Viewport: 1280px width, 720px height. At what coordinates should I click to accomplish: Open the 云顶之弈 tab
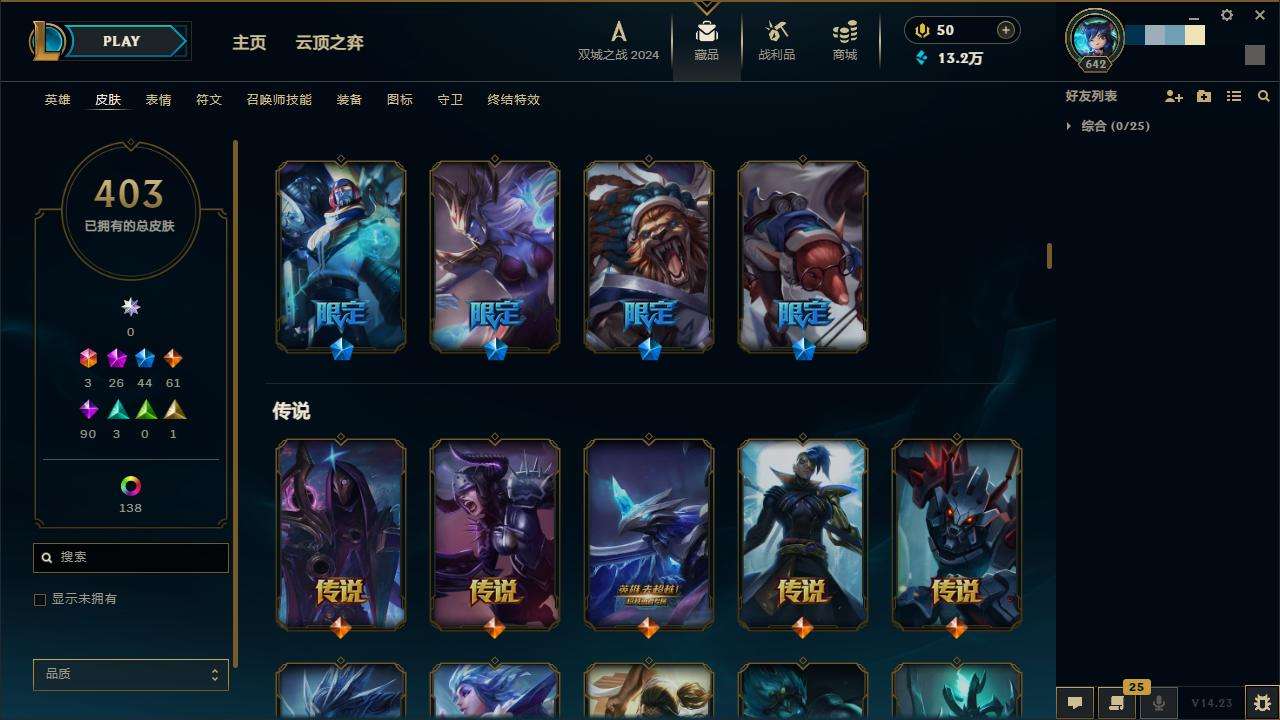[x=329, y=42]
